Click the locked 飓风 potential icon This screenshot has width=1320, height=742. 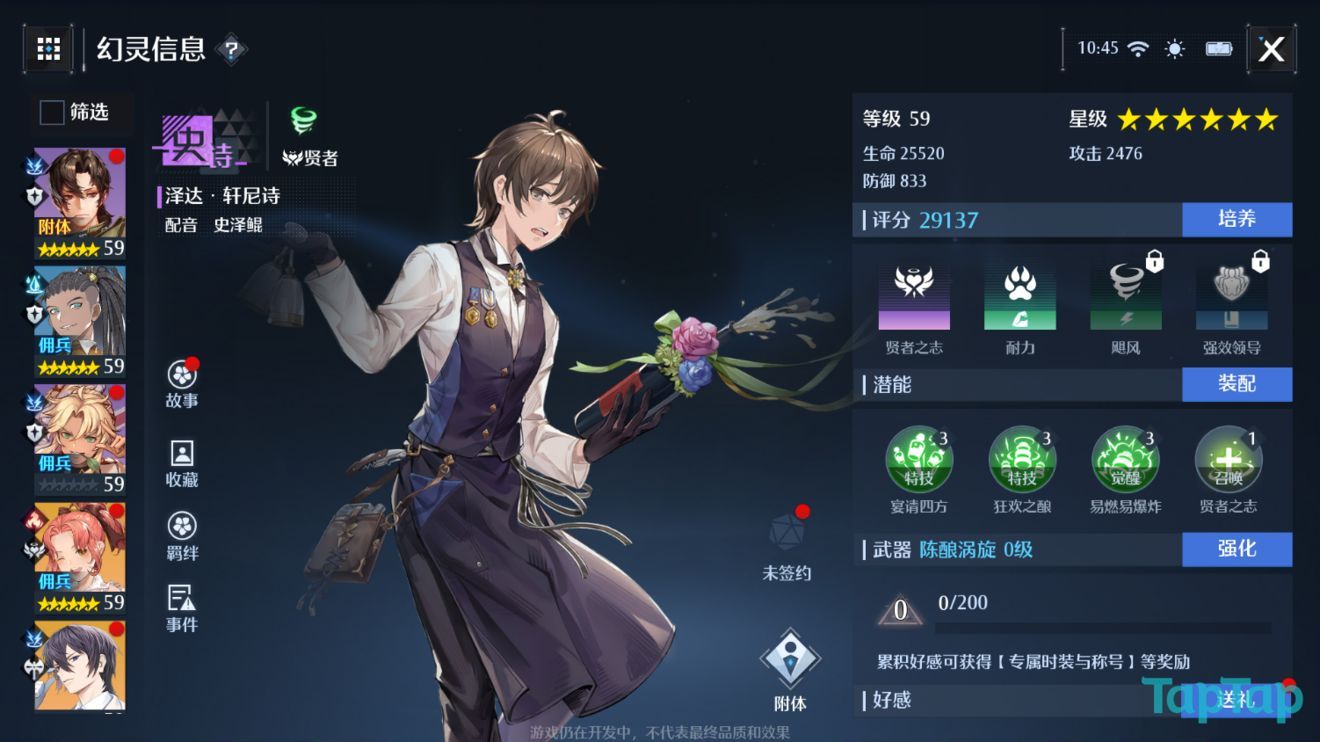1128,297
